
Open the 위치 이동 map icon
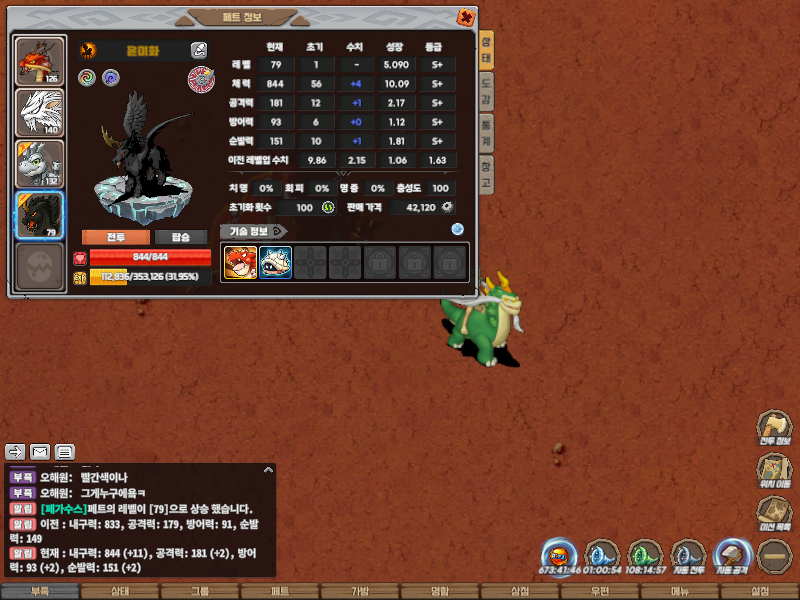774,471
